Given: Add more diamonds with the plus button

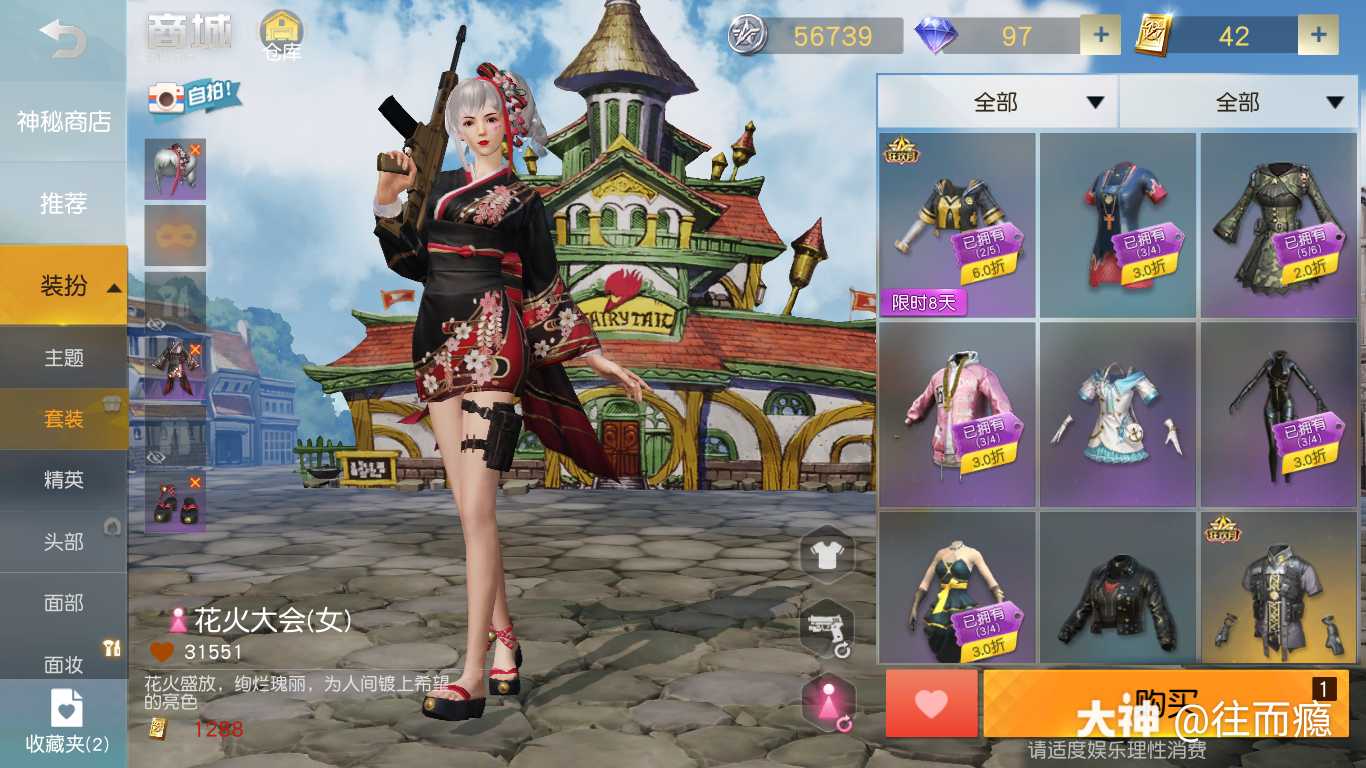Looking at the screenshot, I should coord(1100,36).
